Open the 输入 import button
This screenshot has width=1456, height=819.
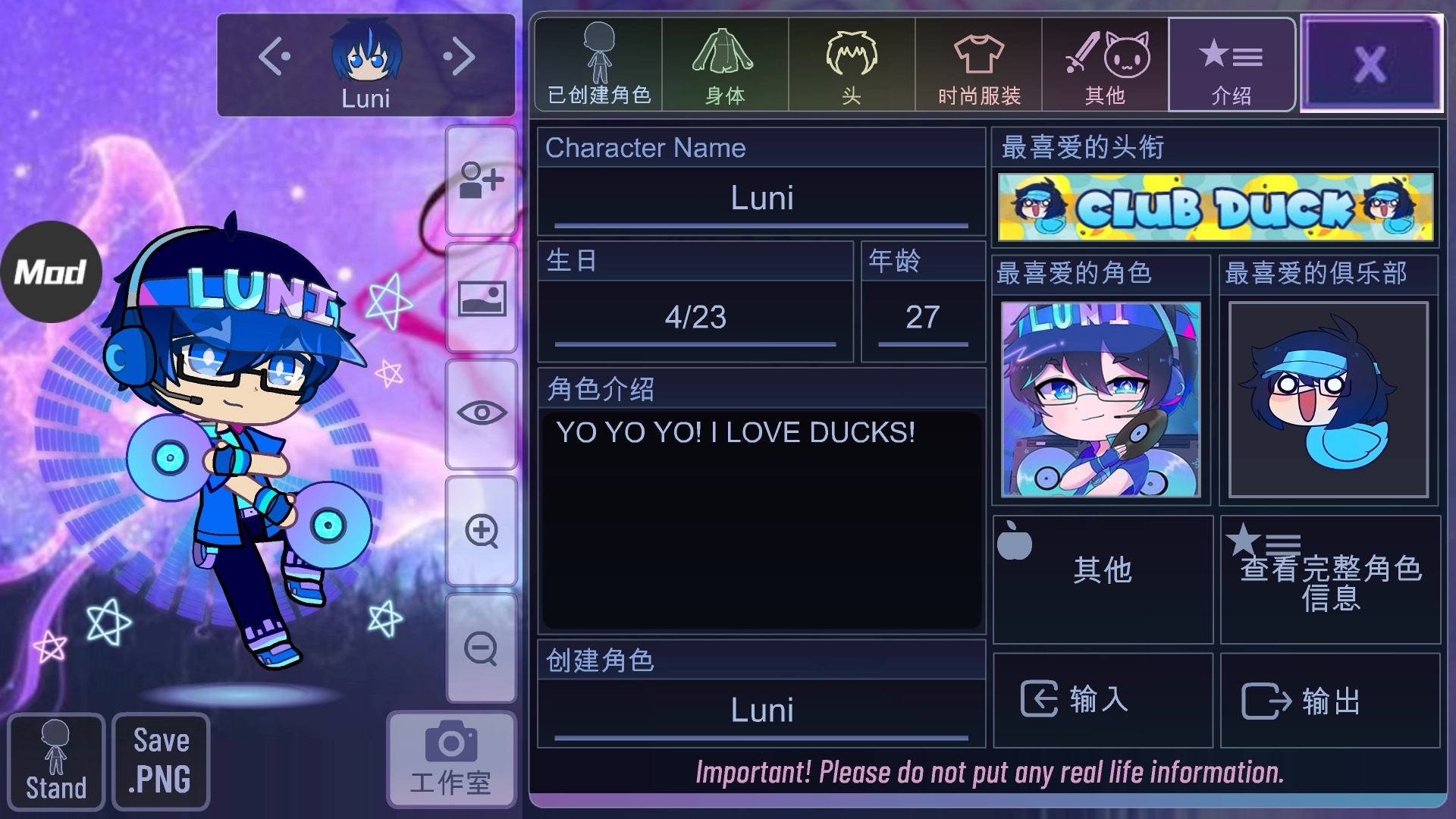click(1103, 700)
